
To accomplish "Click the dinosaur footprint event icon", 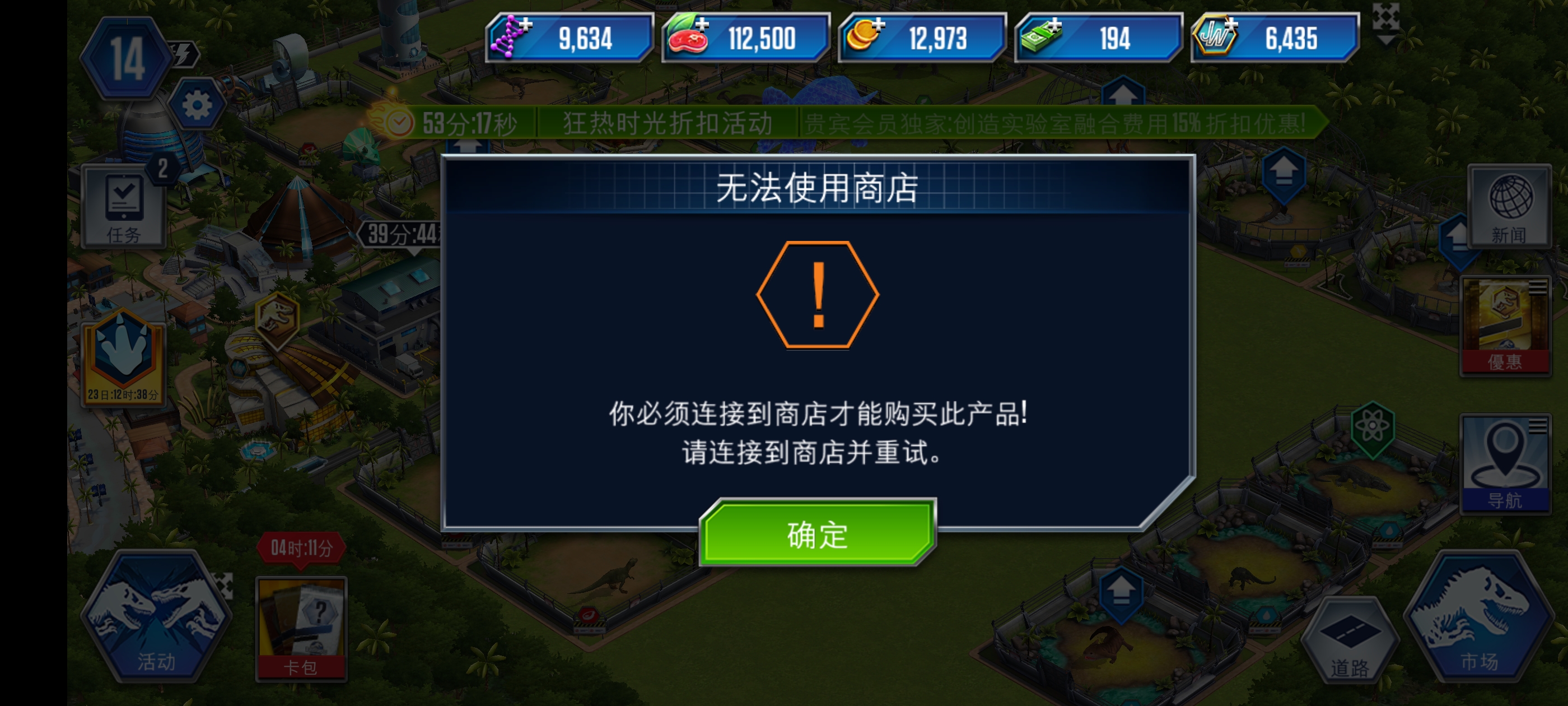I will pos(124,350).
